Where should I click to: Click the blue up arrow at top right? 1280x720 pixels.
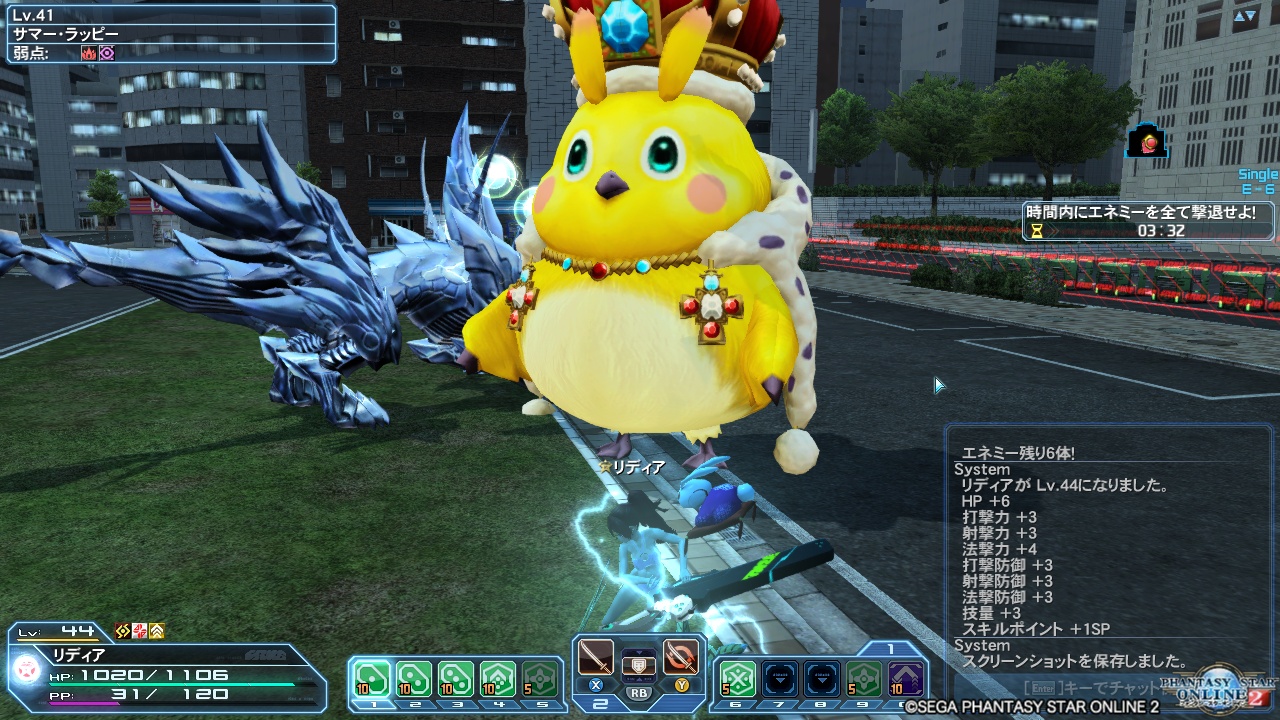1238,15
